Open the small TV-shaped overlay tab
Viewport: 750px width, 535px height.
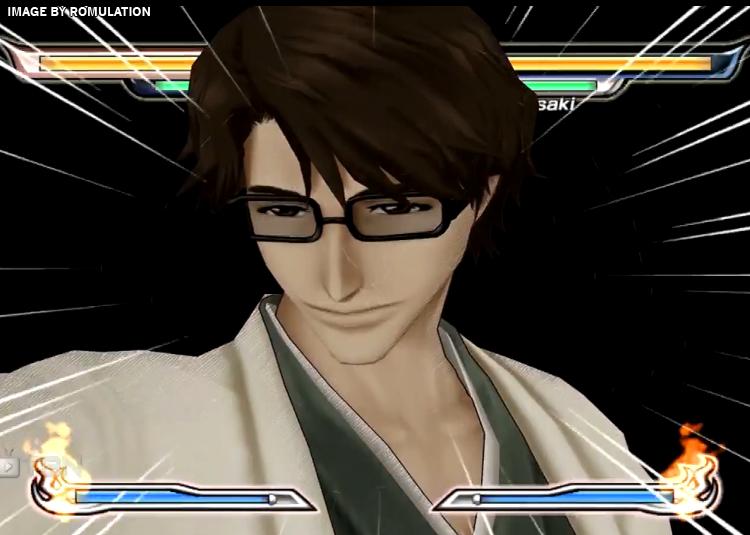click(9, 466)
